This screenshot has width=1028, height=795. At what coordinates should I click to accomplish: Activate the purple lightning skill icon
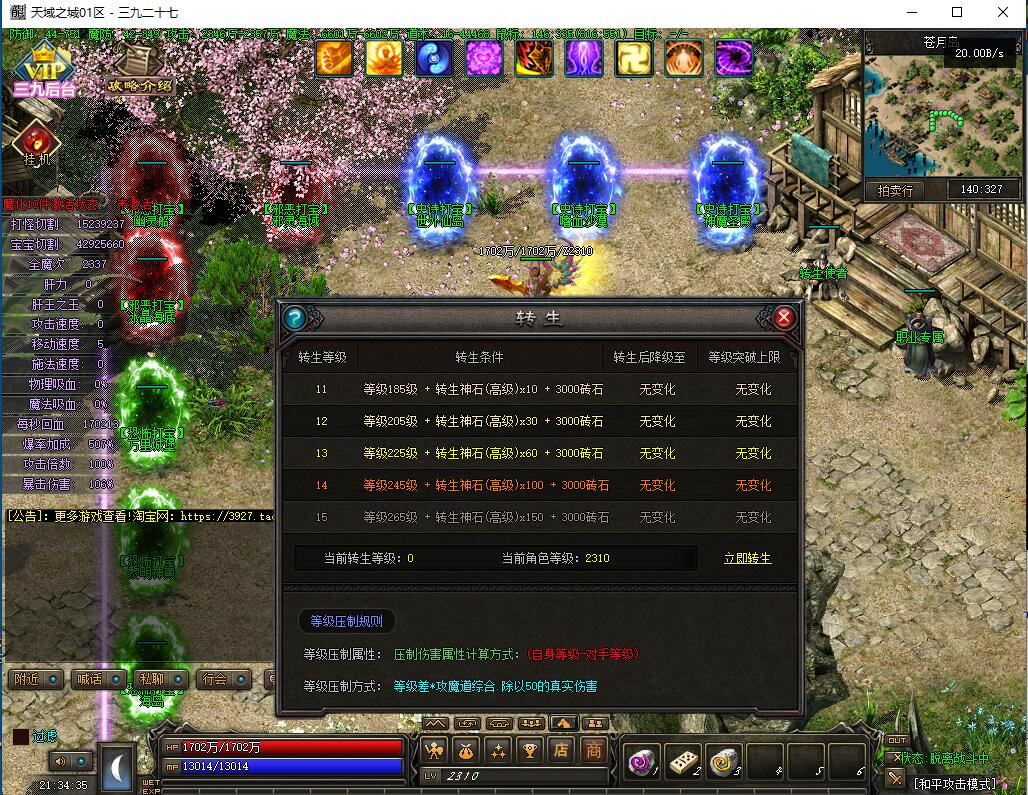pyautogui.click(x=584, y=58)
